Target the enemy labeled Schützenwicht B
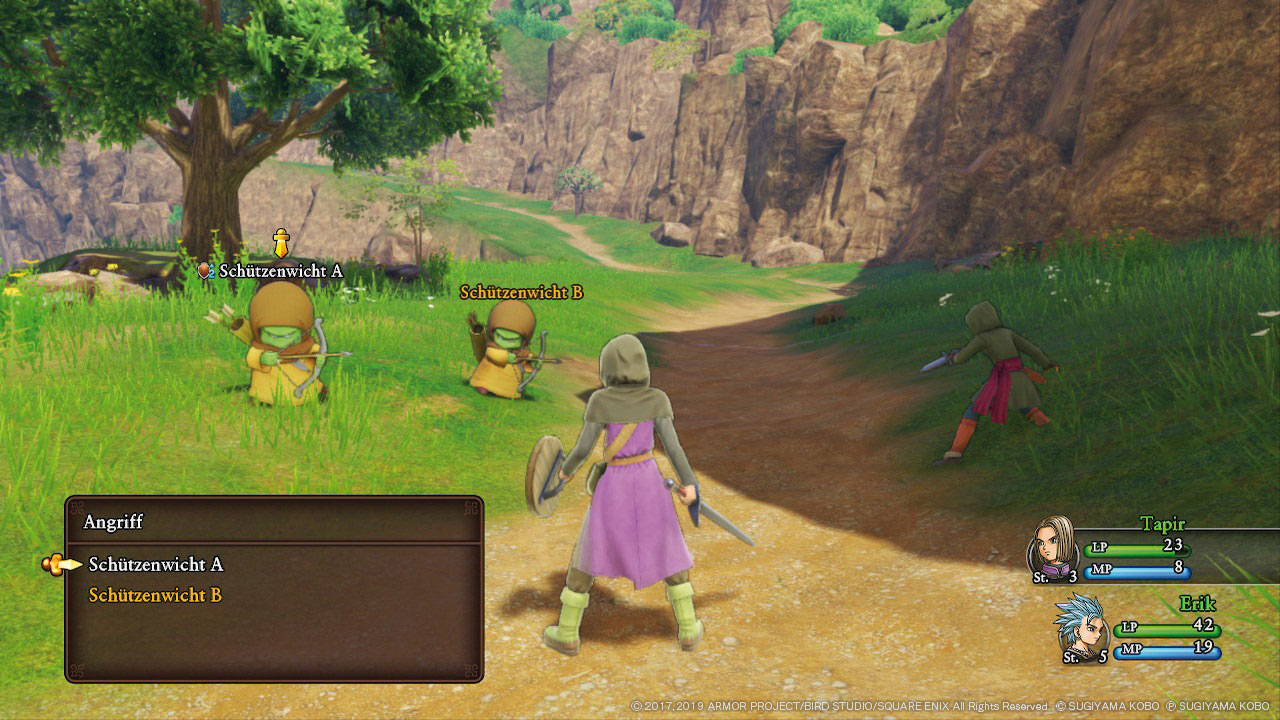Screen dimensions: 1280x720 506,350
